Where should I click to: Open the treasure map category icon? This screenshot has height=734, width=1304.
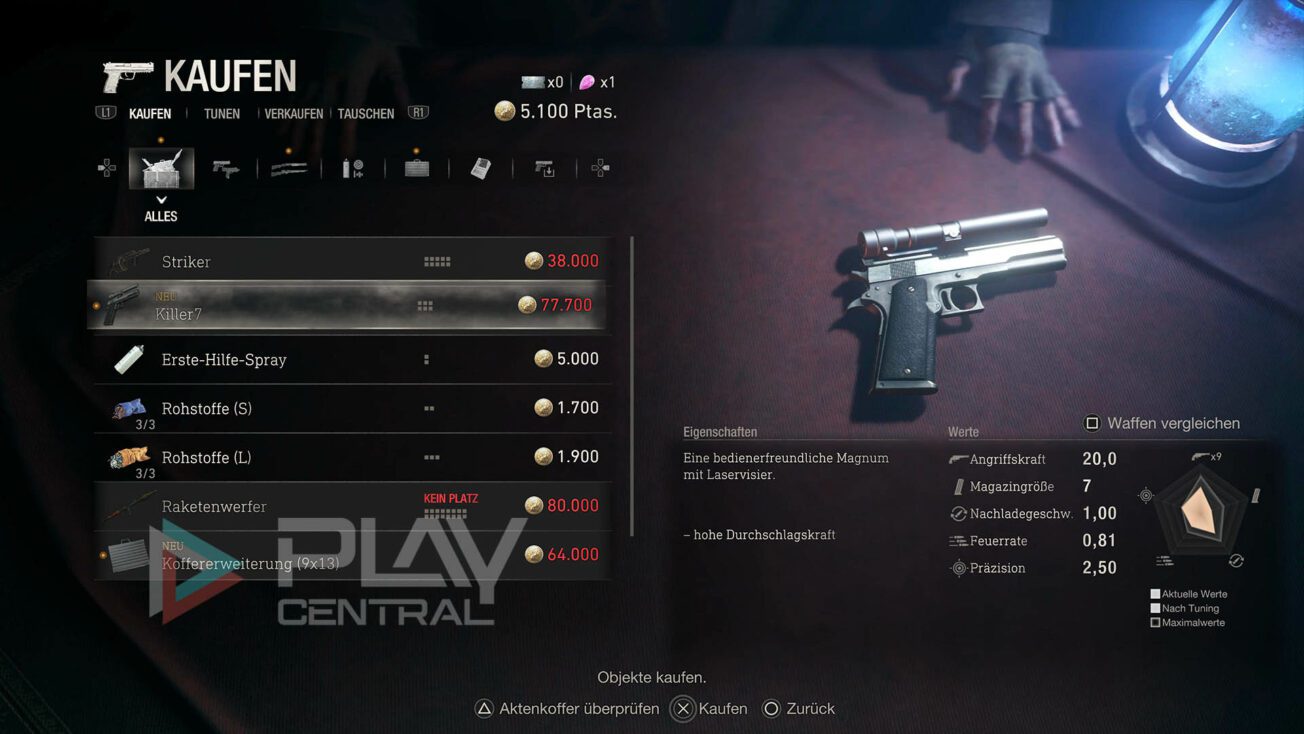pos(481,167)
